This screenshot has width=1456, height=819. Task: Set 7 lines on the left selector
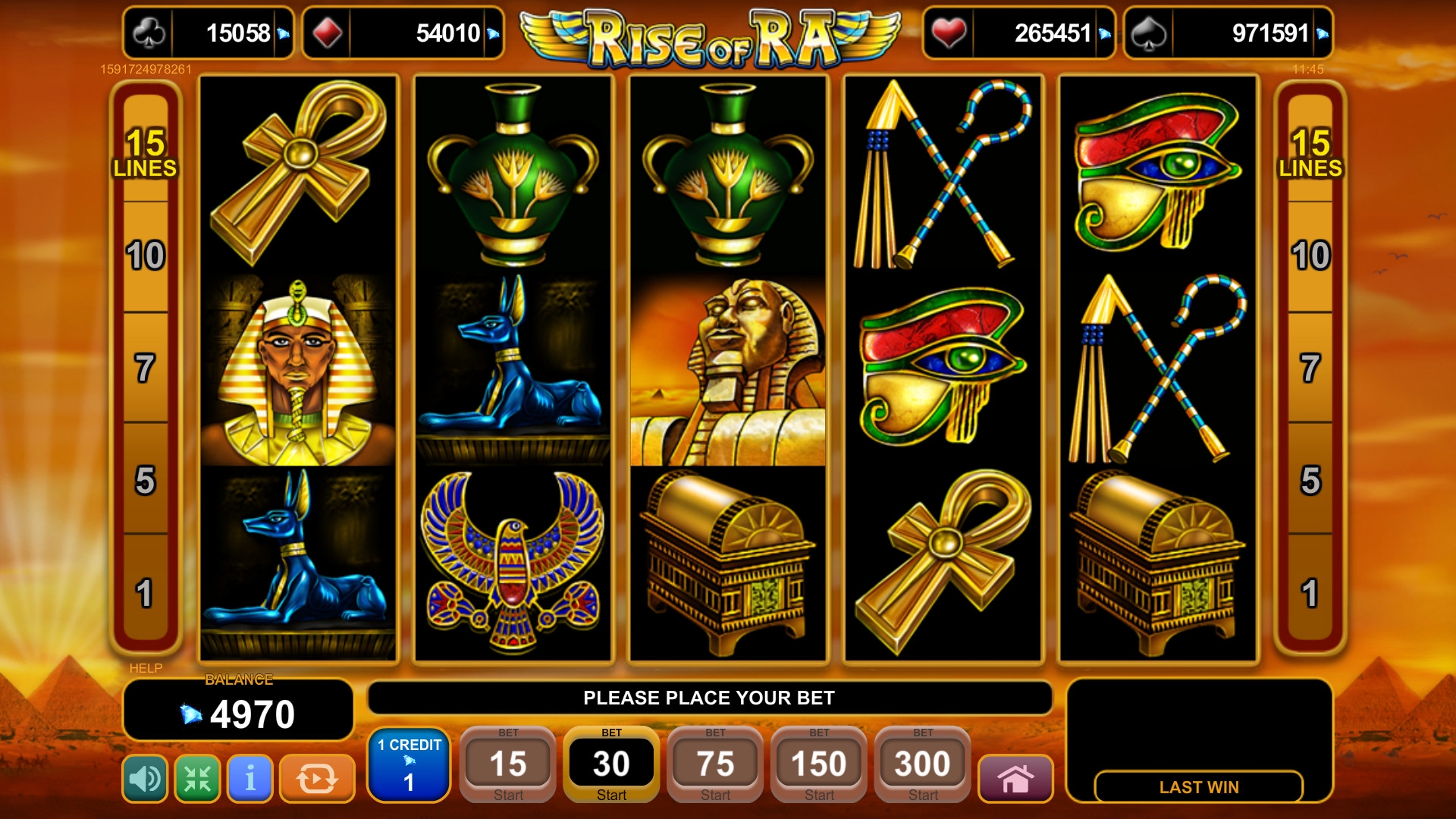145,368
